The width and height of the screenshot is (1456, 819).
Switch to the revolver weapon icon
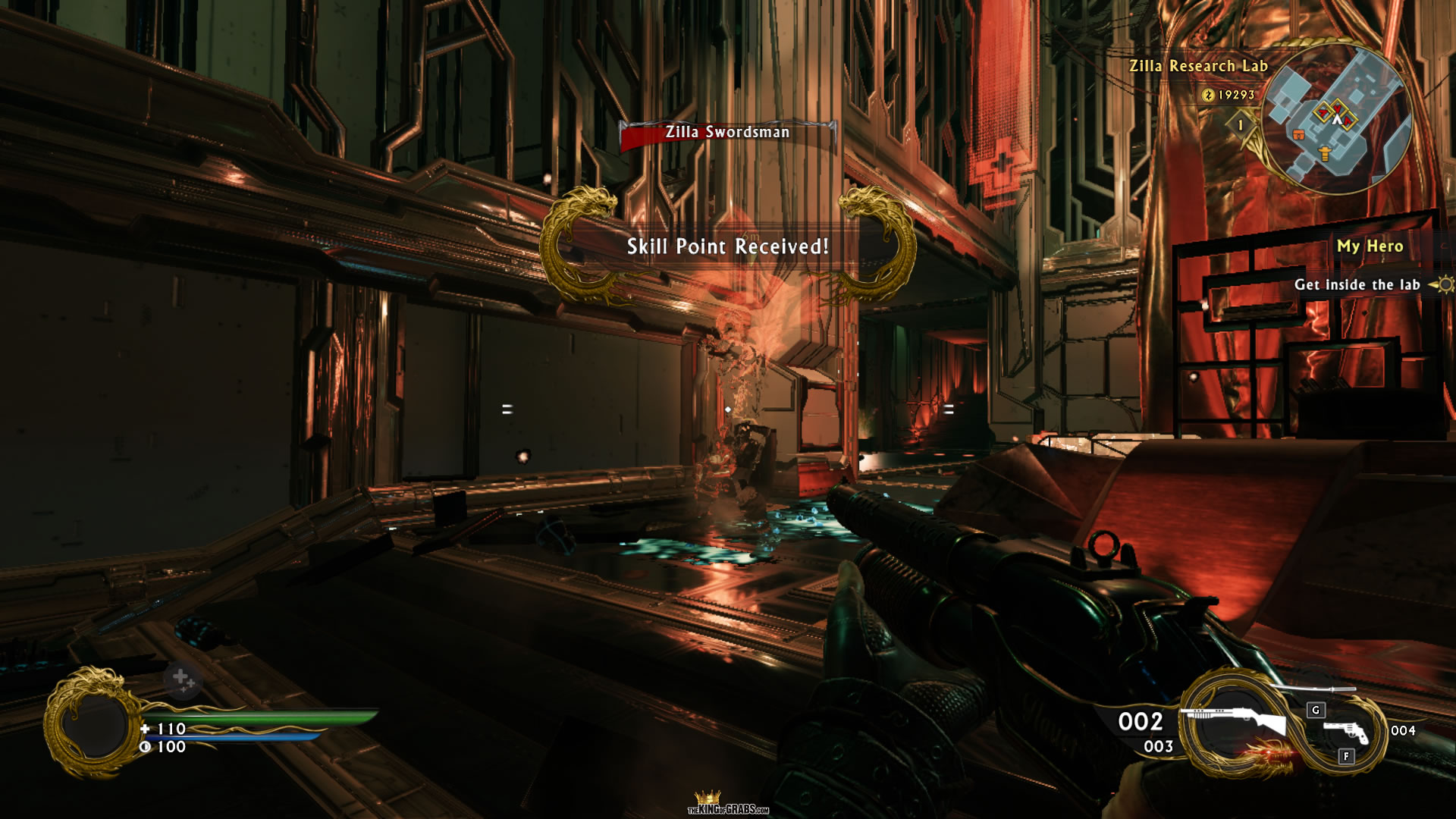pyautogui.click(x=1345, y=731)
